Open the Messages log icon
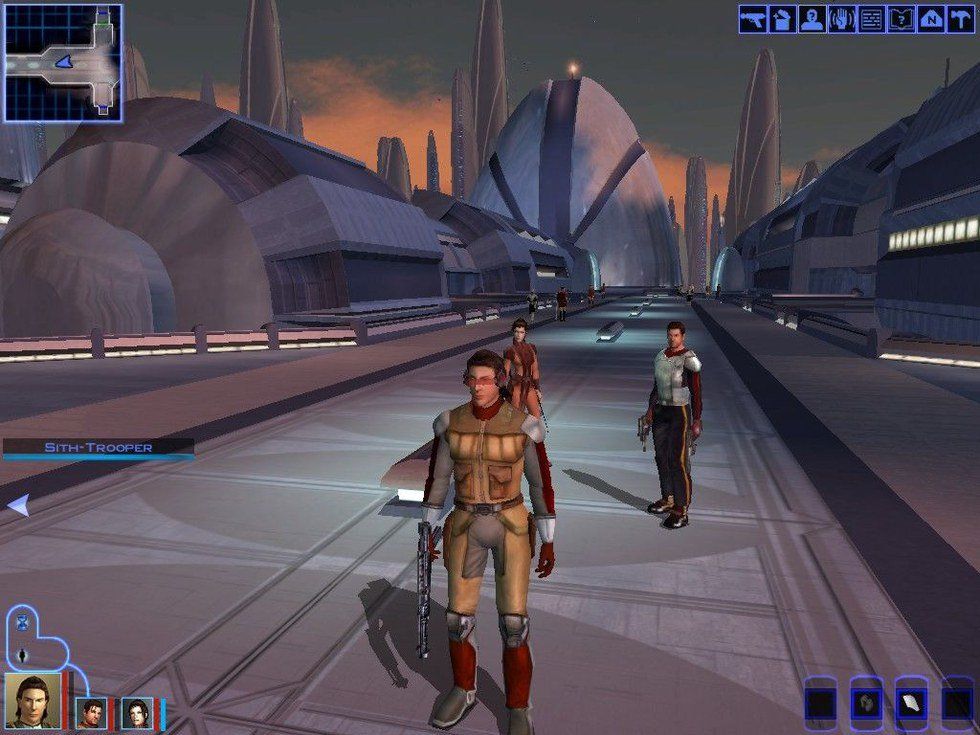This screenshot has width=980, height=735. 871,19
